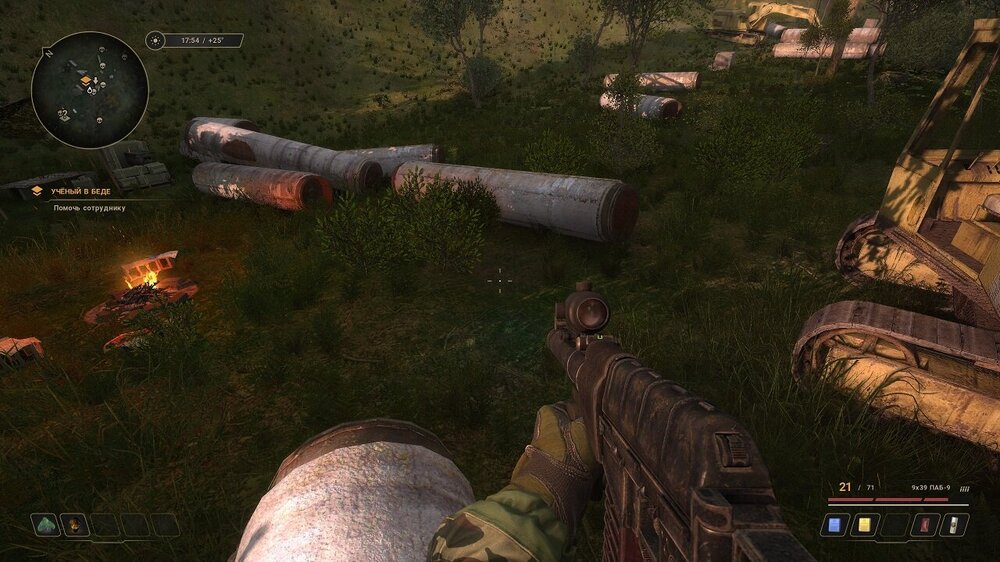Use the blue item quick slot

pyautogui.click(x=834, y=524)
